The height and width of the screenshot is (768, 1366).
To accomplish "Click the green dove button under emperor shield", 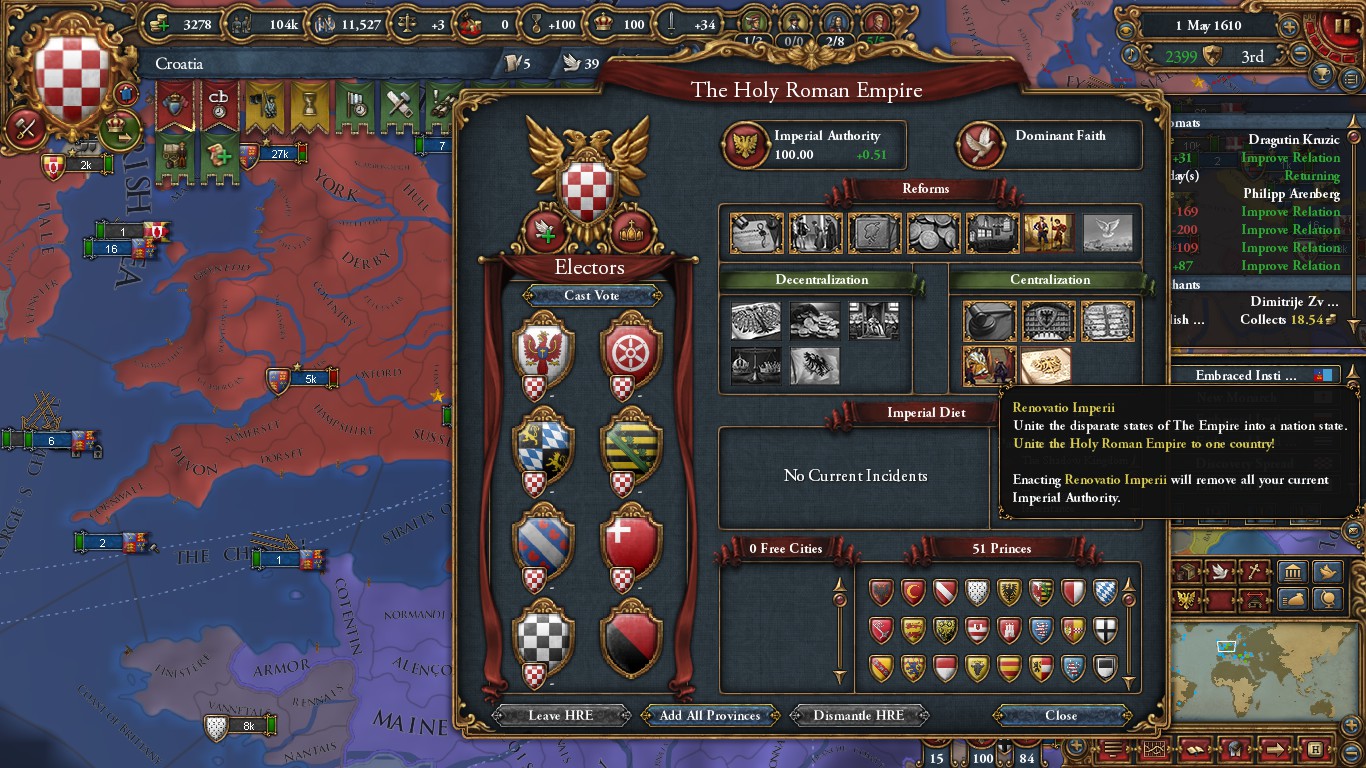I will (x=546, y=231).
